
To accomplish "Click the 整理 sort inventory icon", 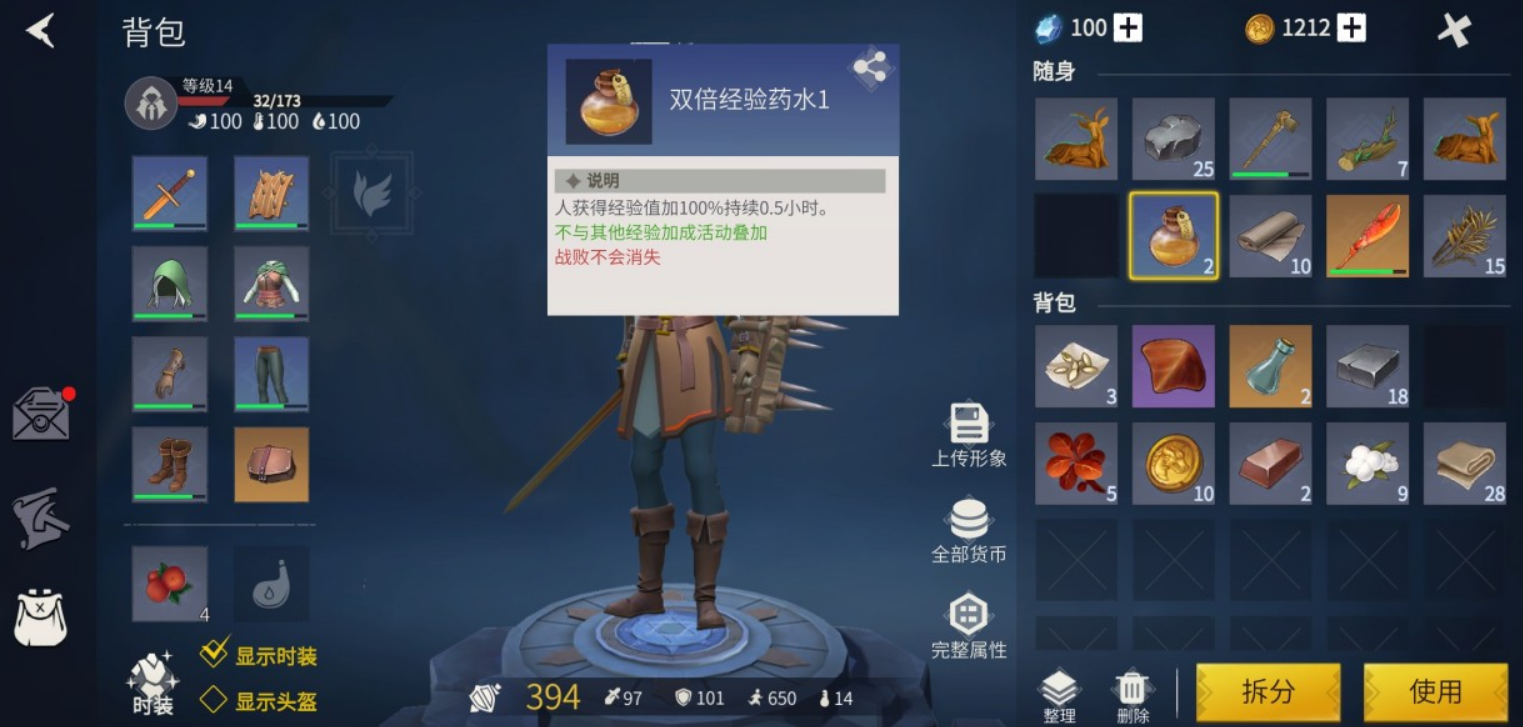I will (1059, 688).
